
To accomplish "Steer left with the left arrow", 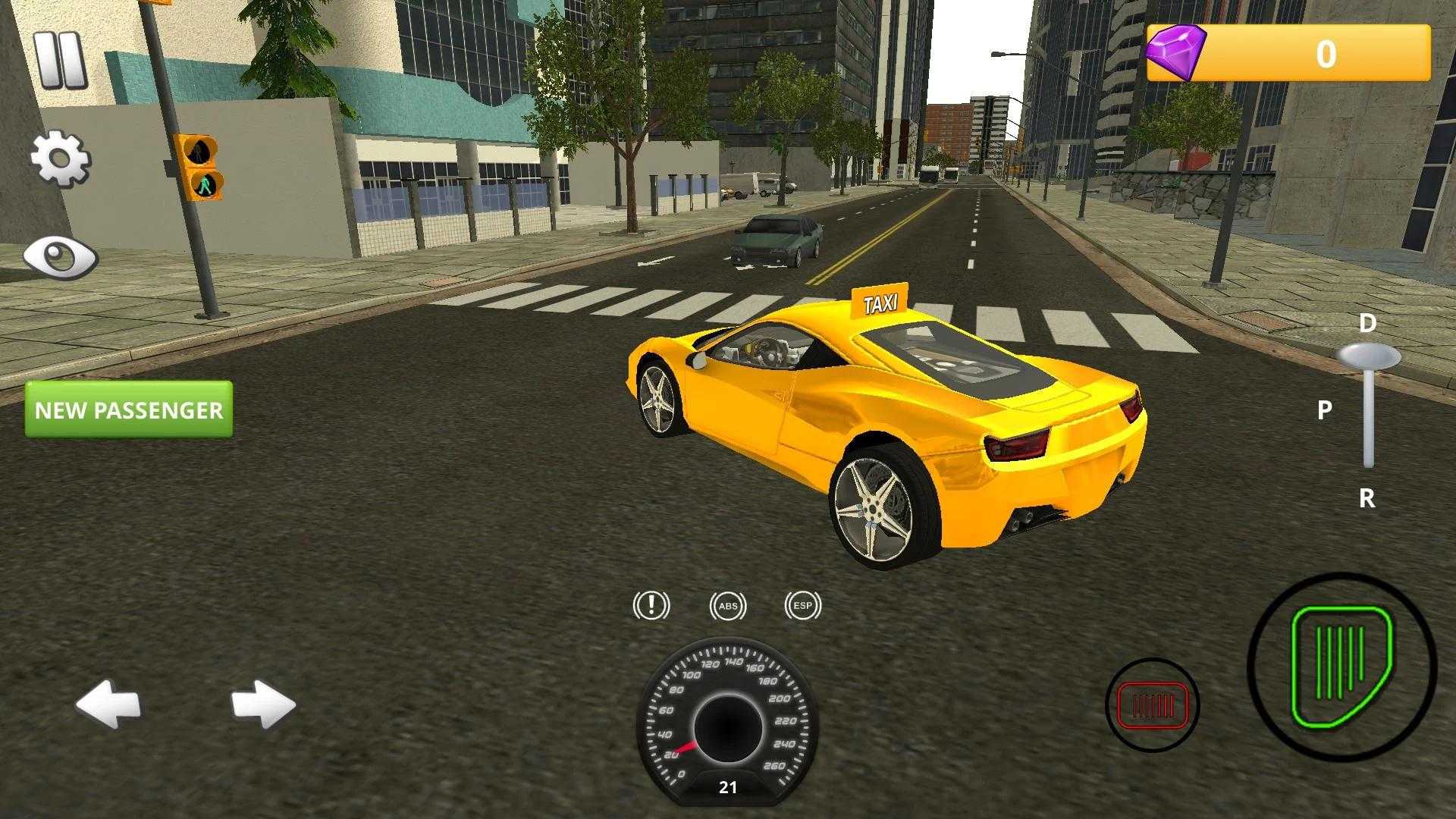I will pyautogui.click(x=108, y=704).
